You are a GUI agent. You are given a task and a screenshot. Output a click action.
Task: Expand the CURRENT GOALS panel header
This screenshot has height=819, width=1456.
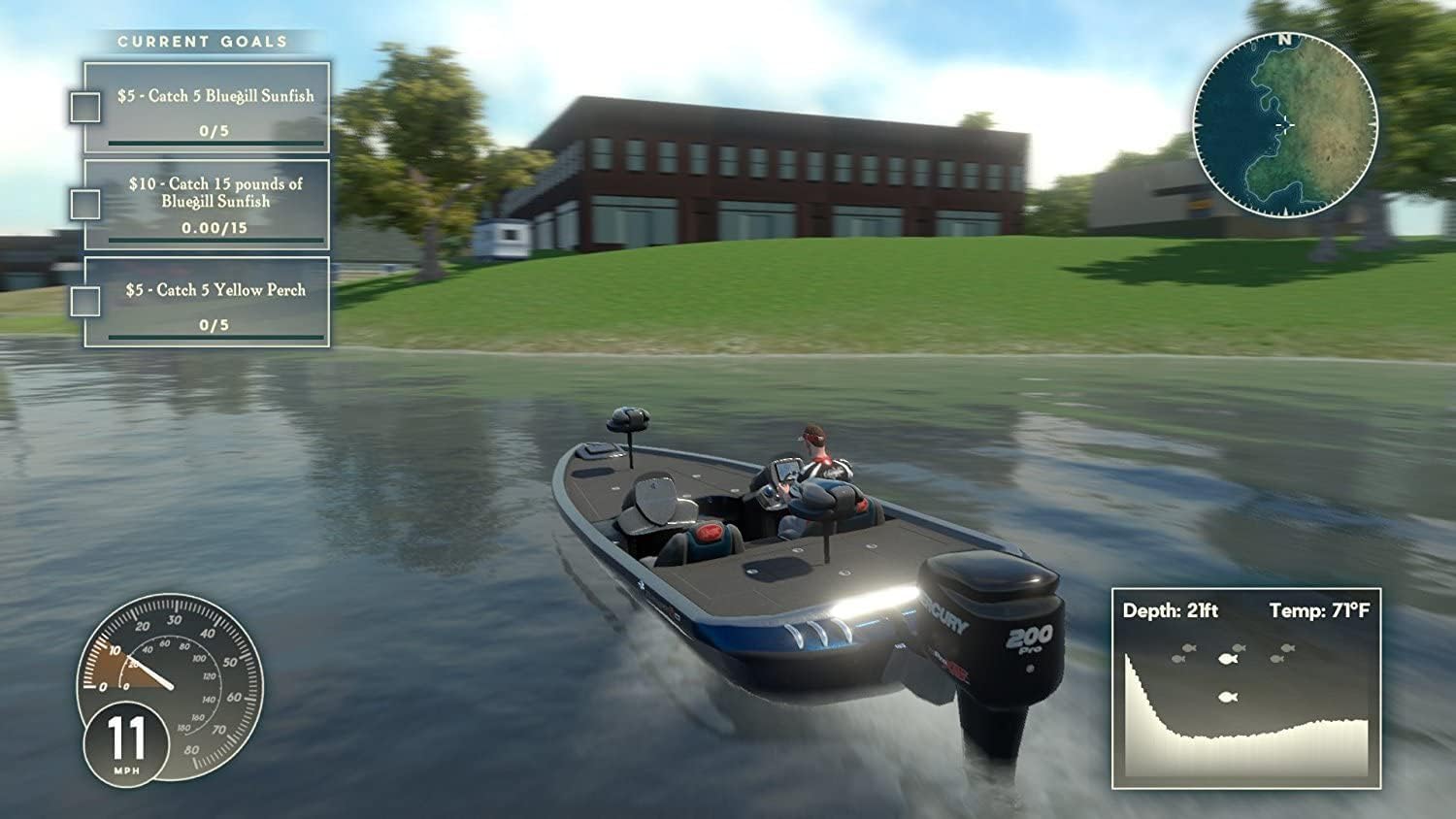click(x=202, y=42)
